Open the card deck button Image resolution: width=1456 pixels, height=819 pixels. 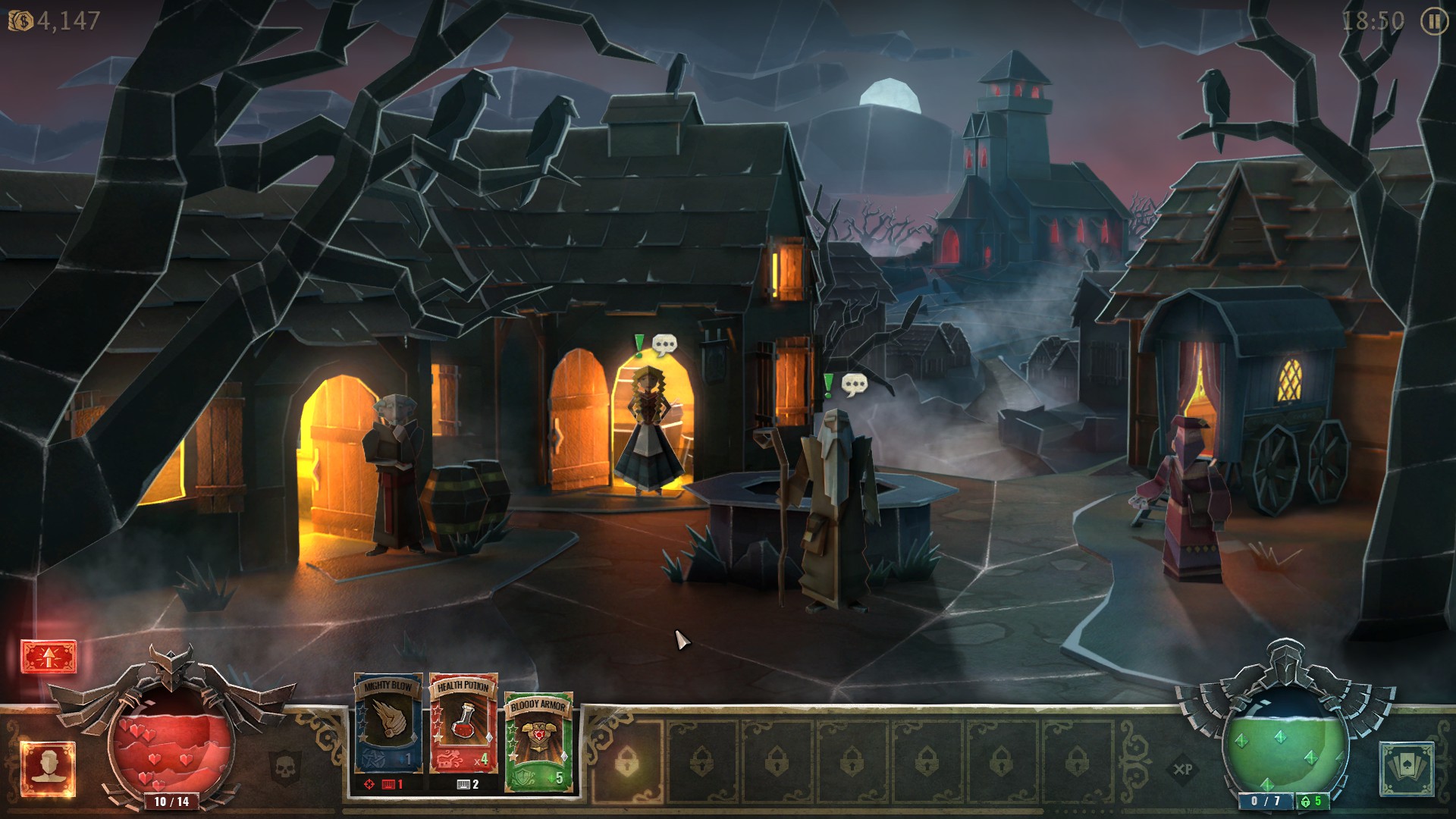pos(1406,769)
